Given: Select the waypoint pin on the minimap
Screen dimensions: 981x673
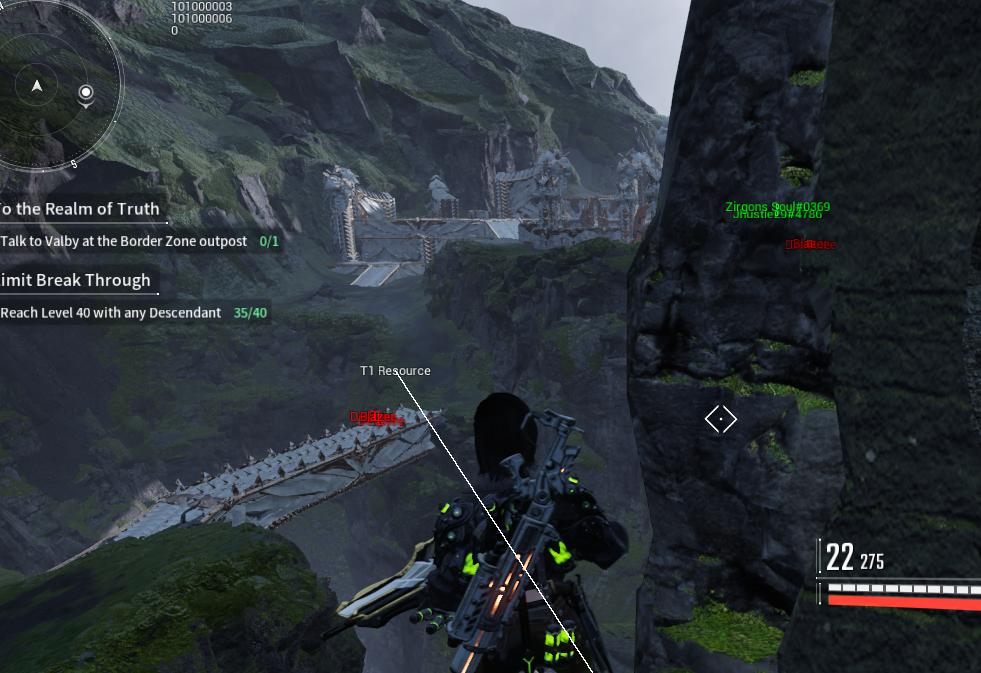Looking at the screenshot, I should (86, 94).
